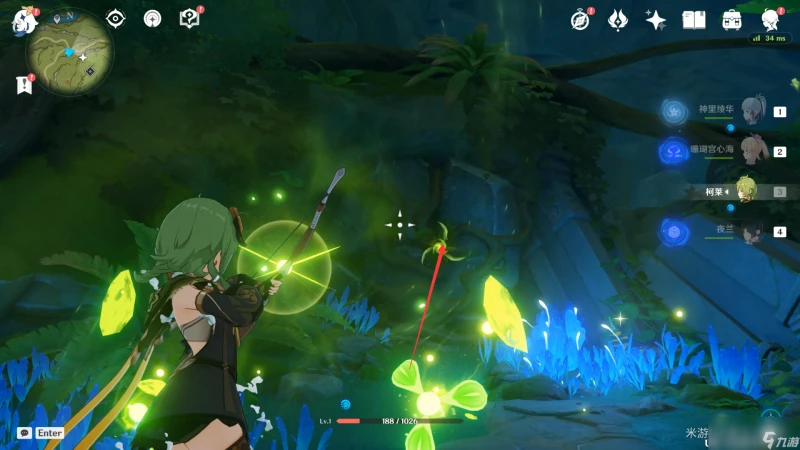
Task: Open the winged battle pass icon
Action: coord(619,20)
